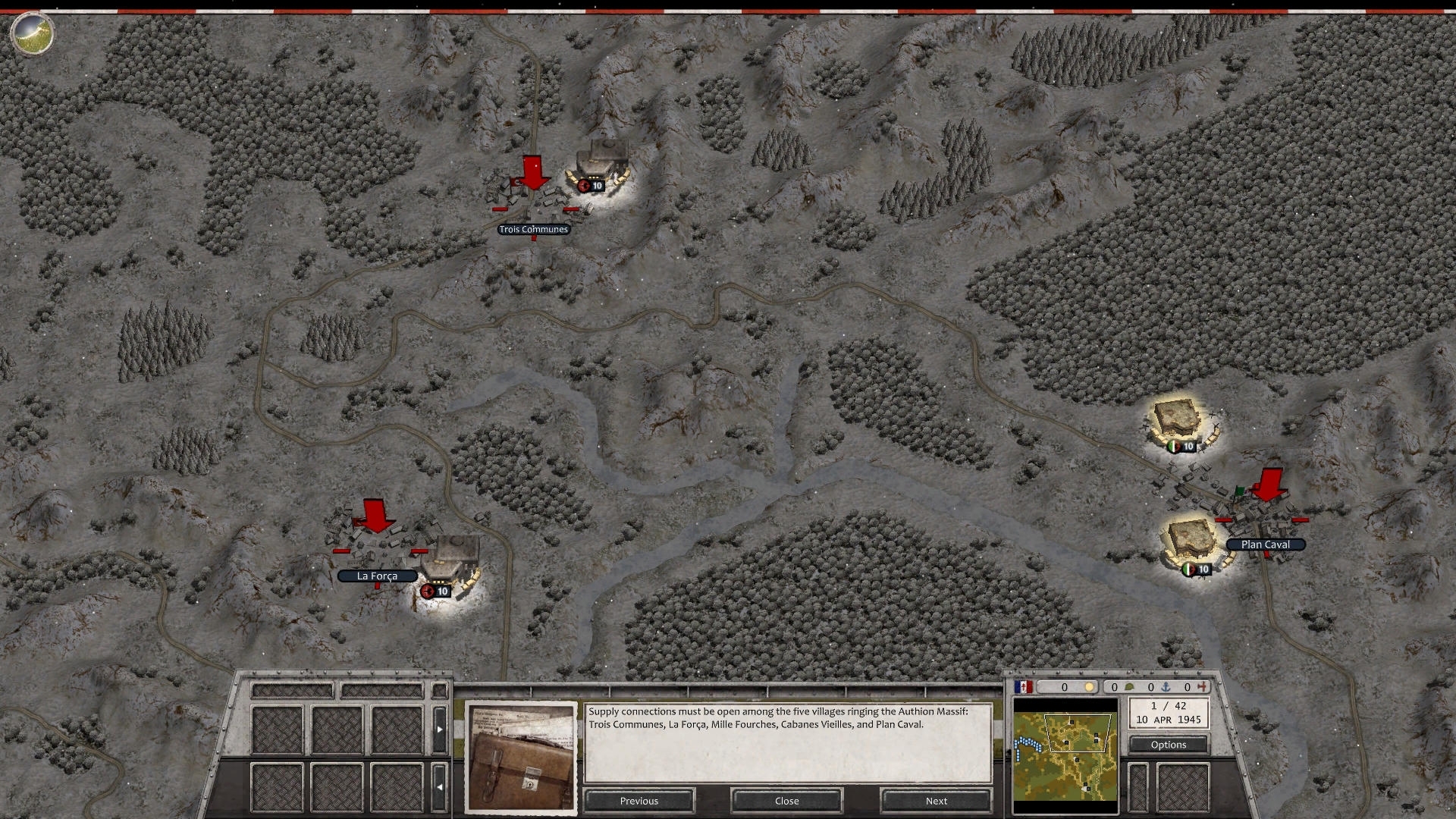Click the aircraft command points icon
Image resolution: width=1456 pixels, height=819 pixels.
(x=1203, y=686)
